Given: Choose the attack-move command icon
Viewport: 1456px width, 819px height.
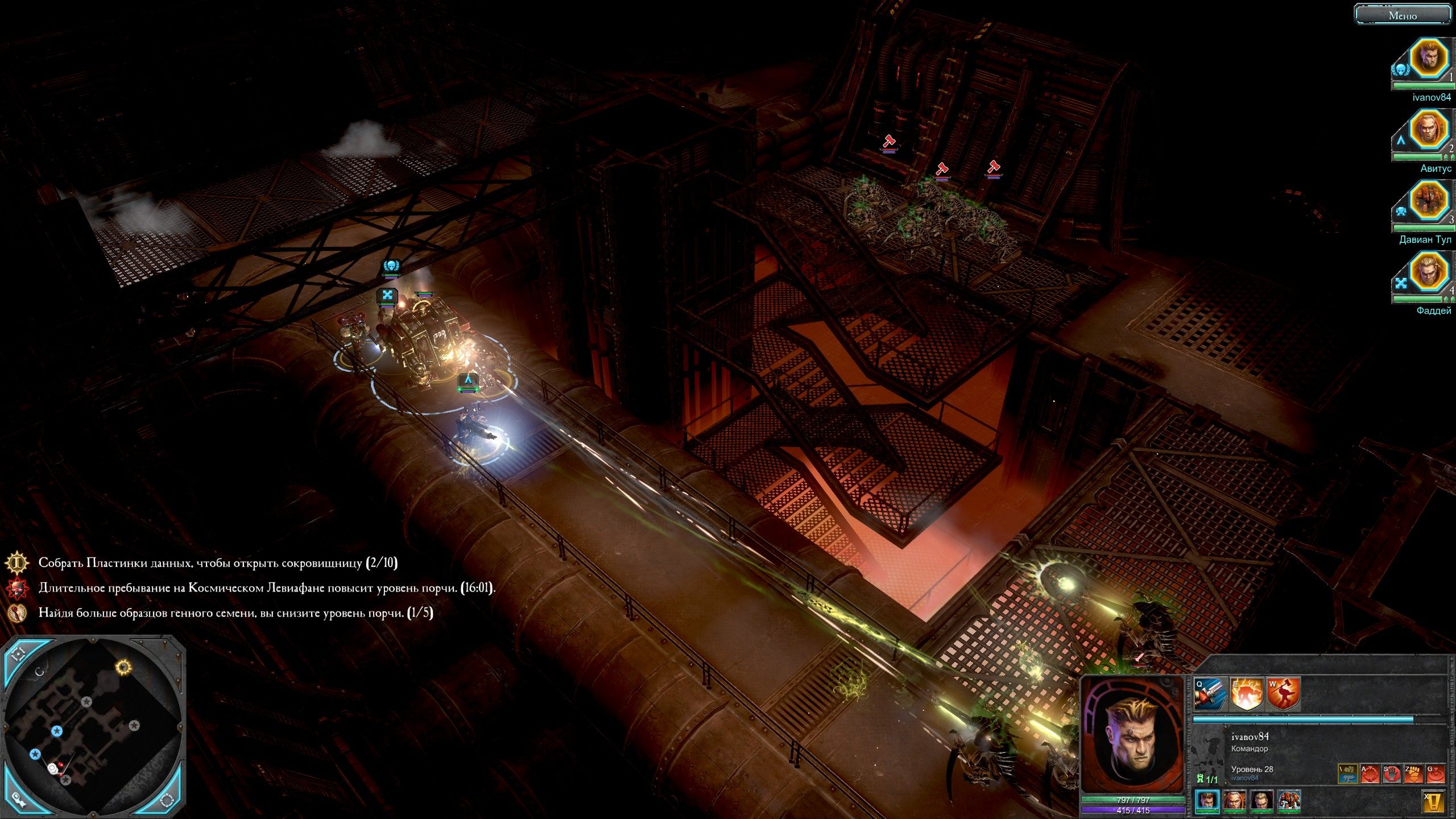Looking at the screenshot, I should point(1370,773).
